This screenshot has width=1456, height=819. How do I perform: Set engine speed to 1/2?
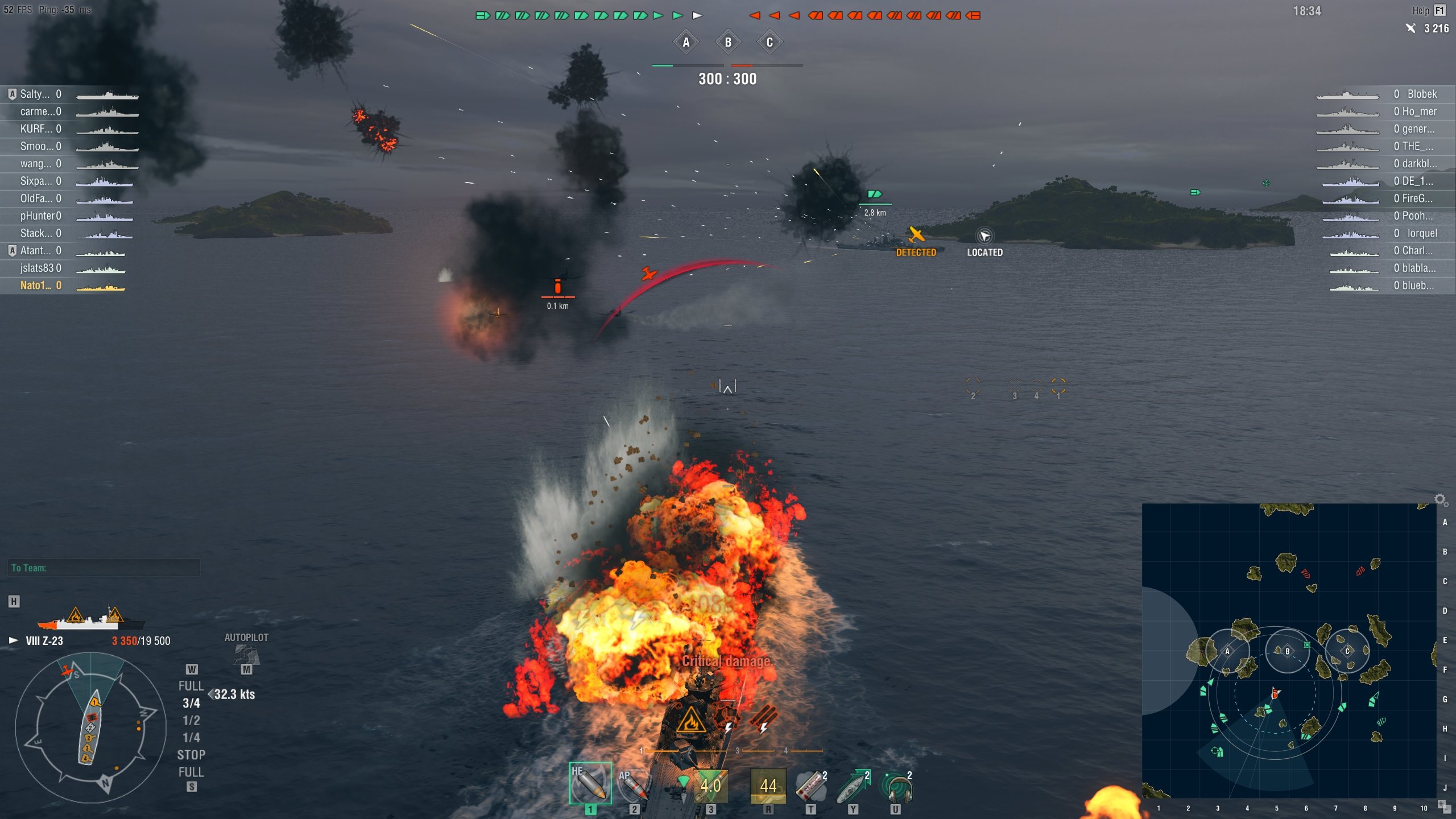[x=191, y=721]
